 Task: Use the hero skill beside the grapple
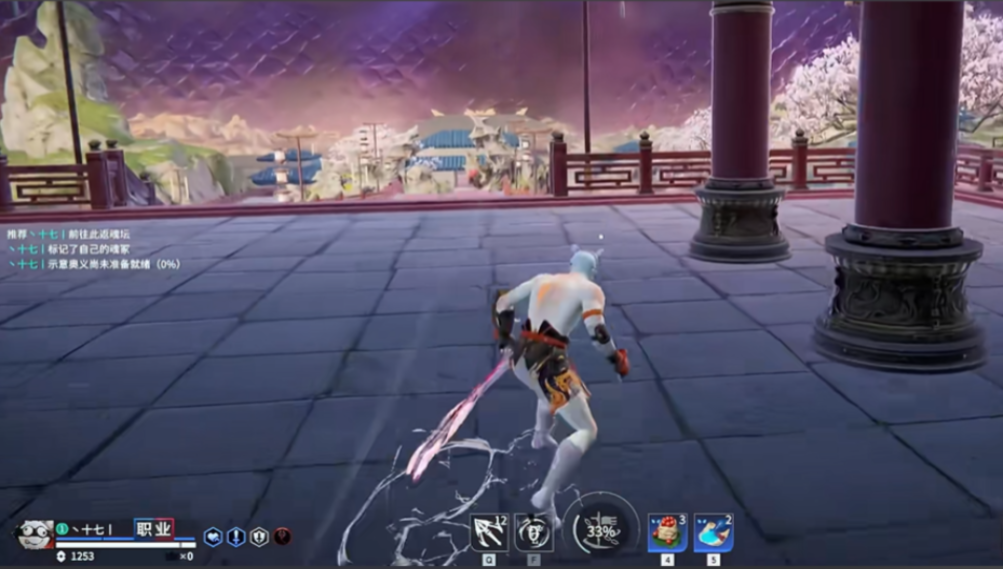tap(534, 532)
